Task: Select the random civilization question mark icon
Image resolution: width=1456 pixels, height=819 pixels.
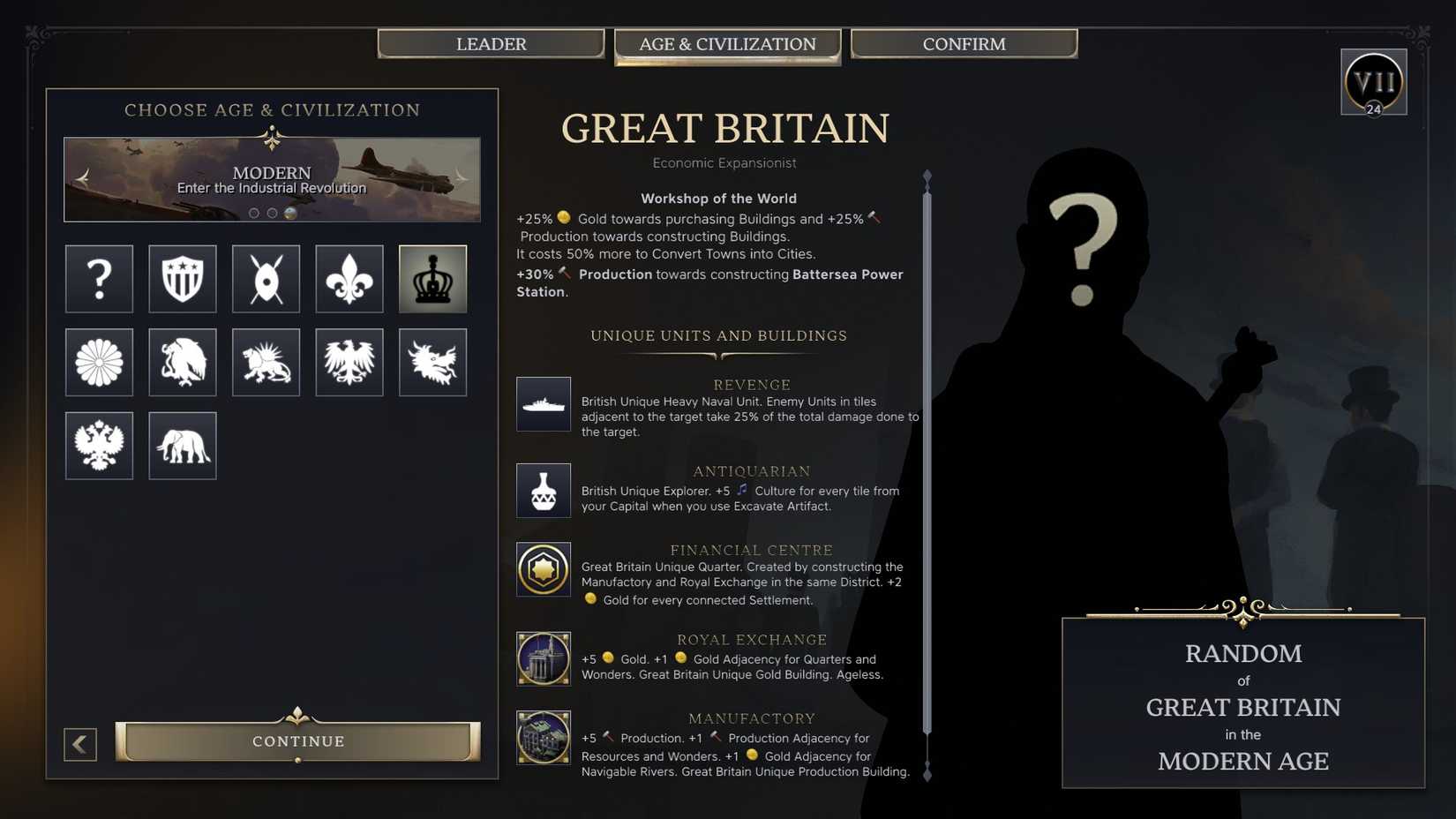Action: pyautogui.click(x=99, y=280)
